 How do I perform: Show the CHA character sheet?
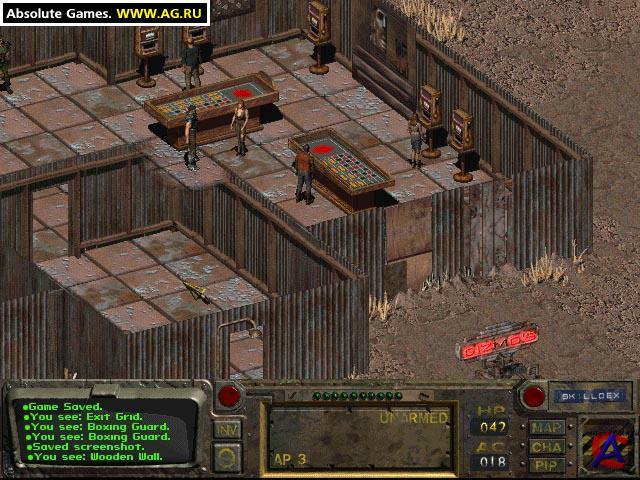pos(546,447)
